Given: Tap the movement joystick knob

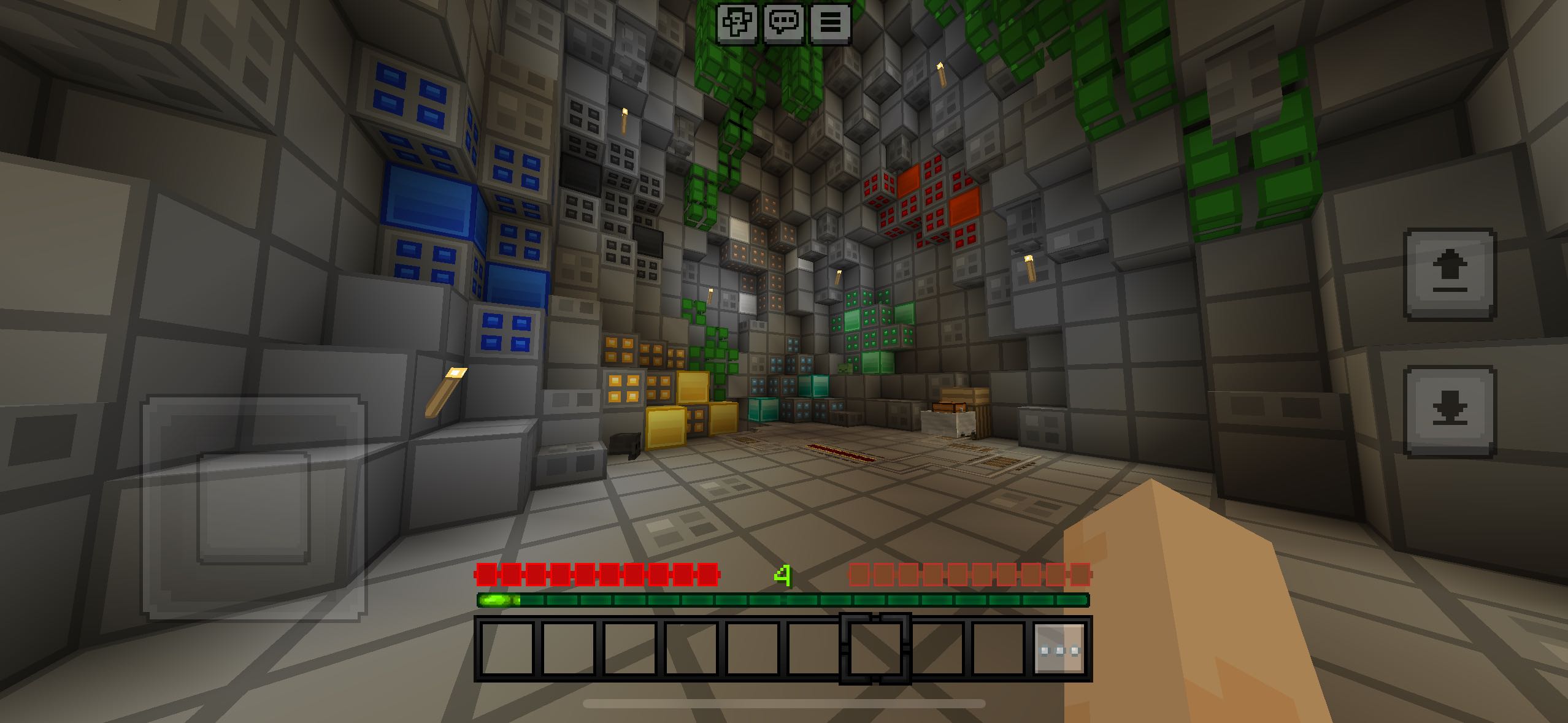Looking at the screenshot, I should pos(253,508).
